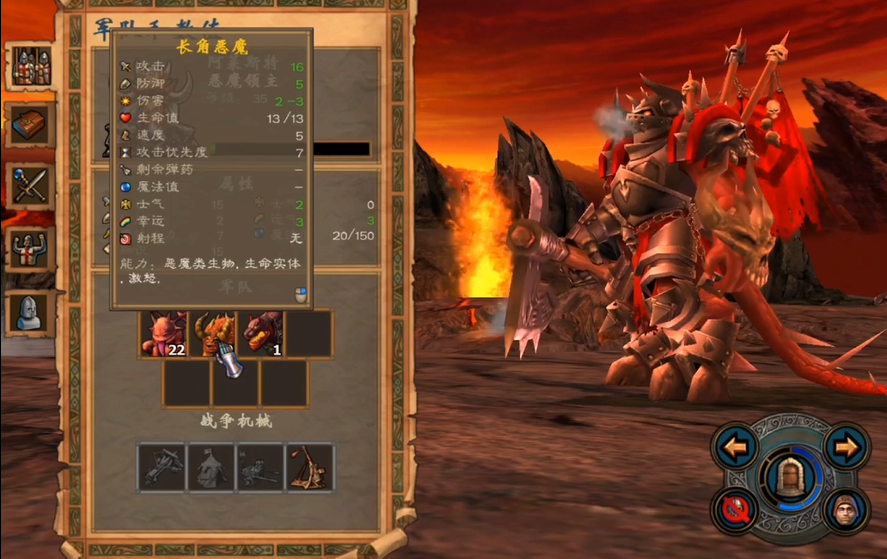The width and height of the screenshot is (887, 559).
Task: Open the stone helmet bust tab
Action: click(x=30, y=312)
